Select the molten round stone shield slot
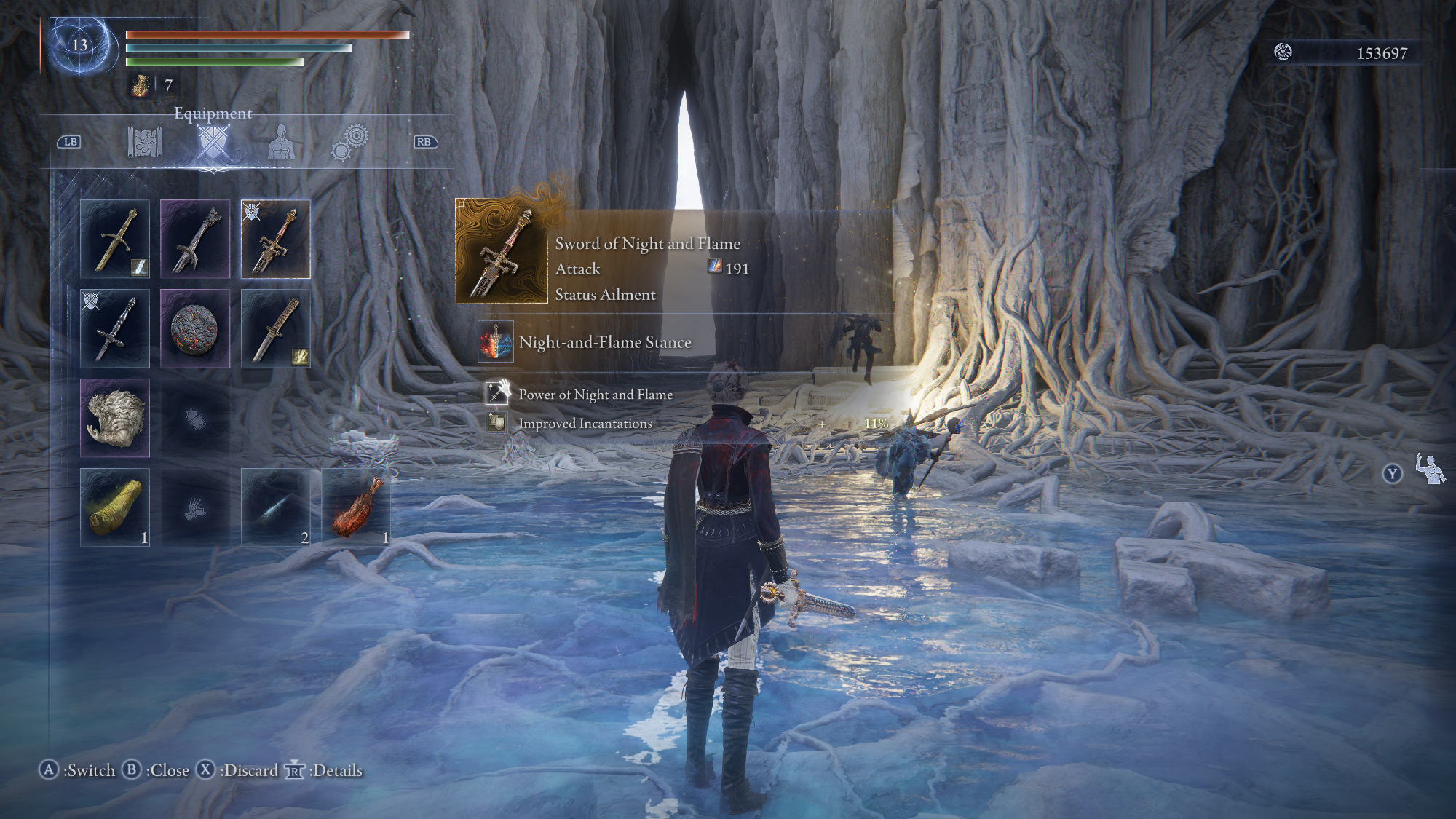 coord(195,328)
